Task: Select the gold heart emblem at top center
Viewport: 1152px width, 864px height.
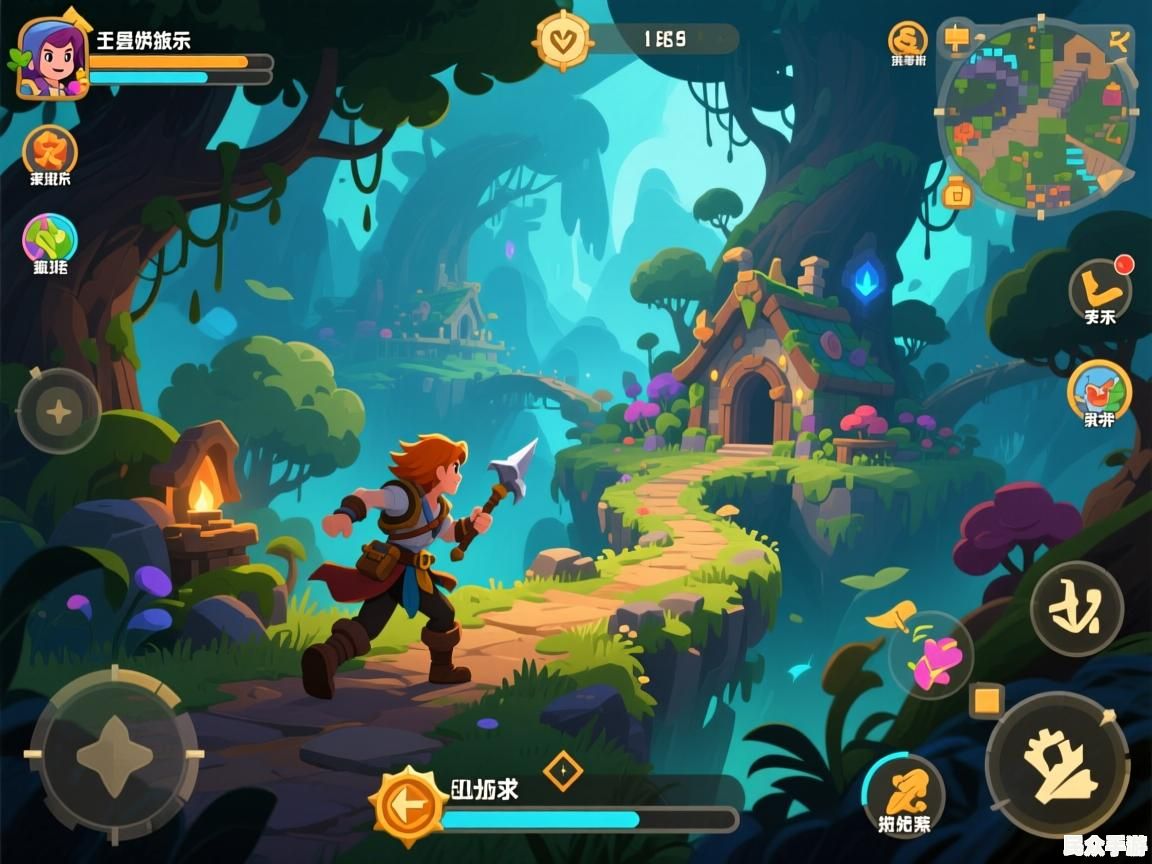Action: tap(564, 40)
